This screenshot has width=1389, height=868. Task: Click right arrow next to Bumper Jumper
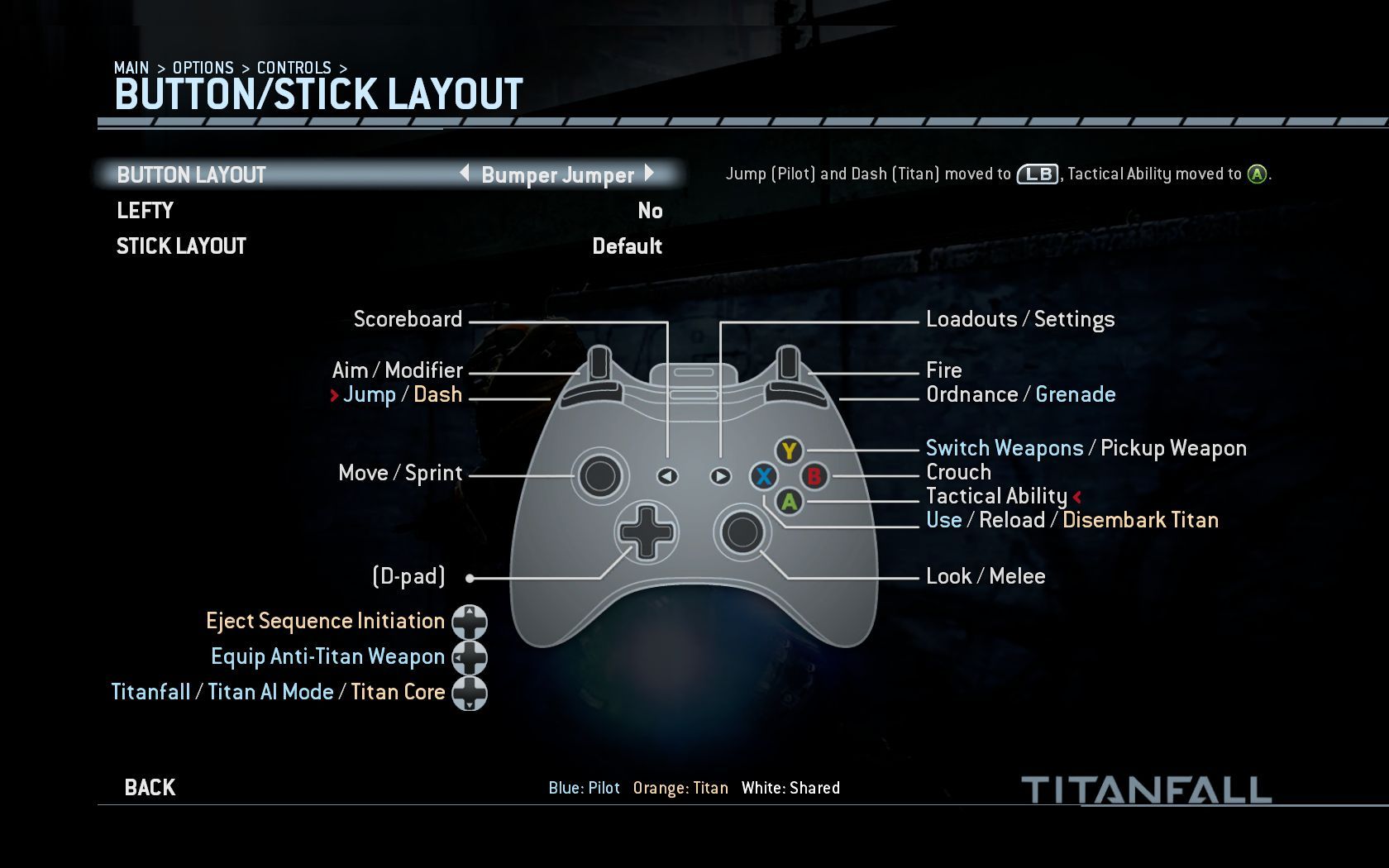[649, 175]
